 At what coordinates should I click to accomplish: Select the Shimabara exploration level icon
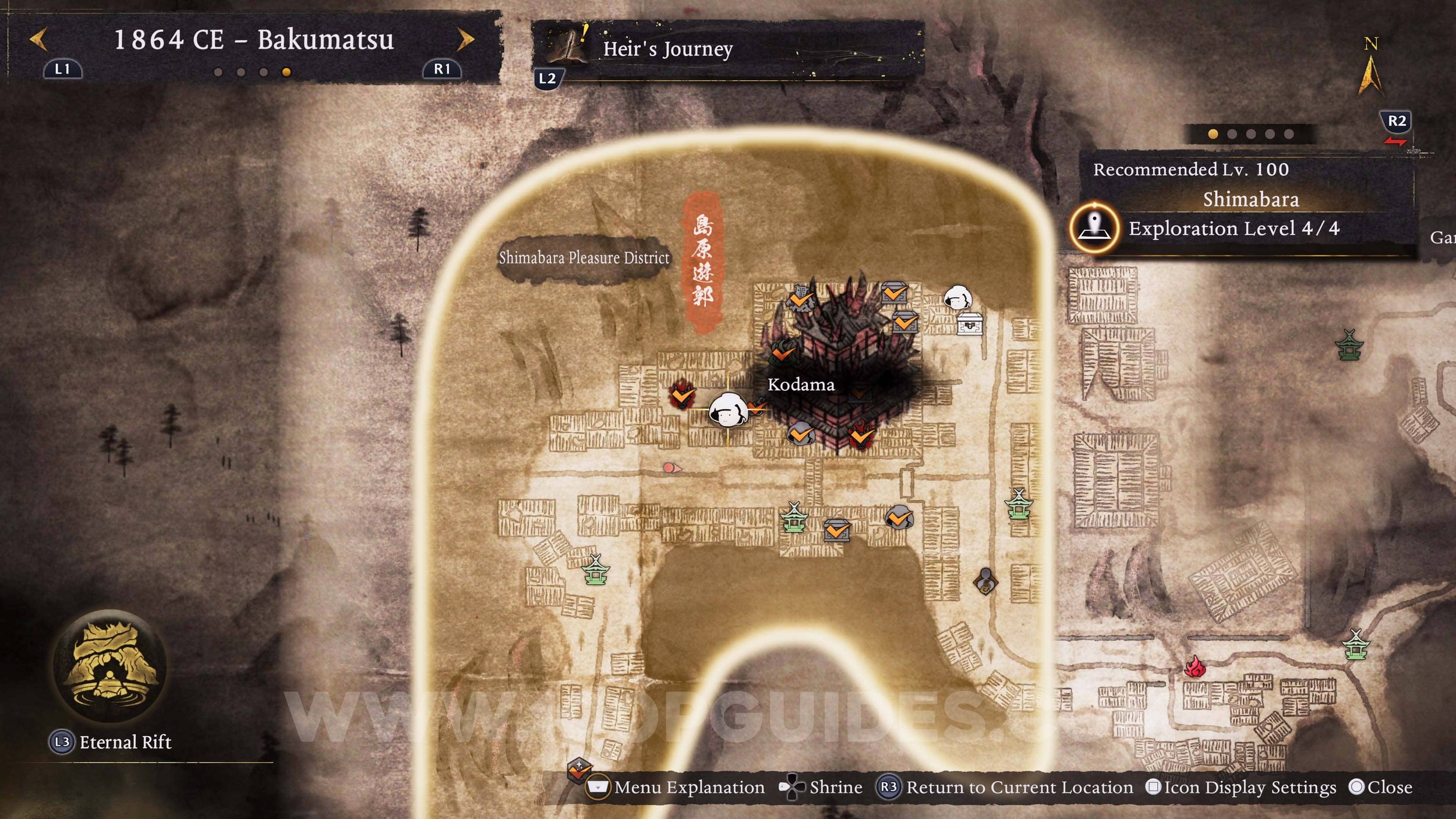click(x=1094, y=228)
